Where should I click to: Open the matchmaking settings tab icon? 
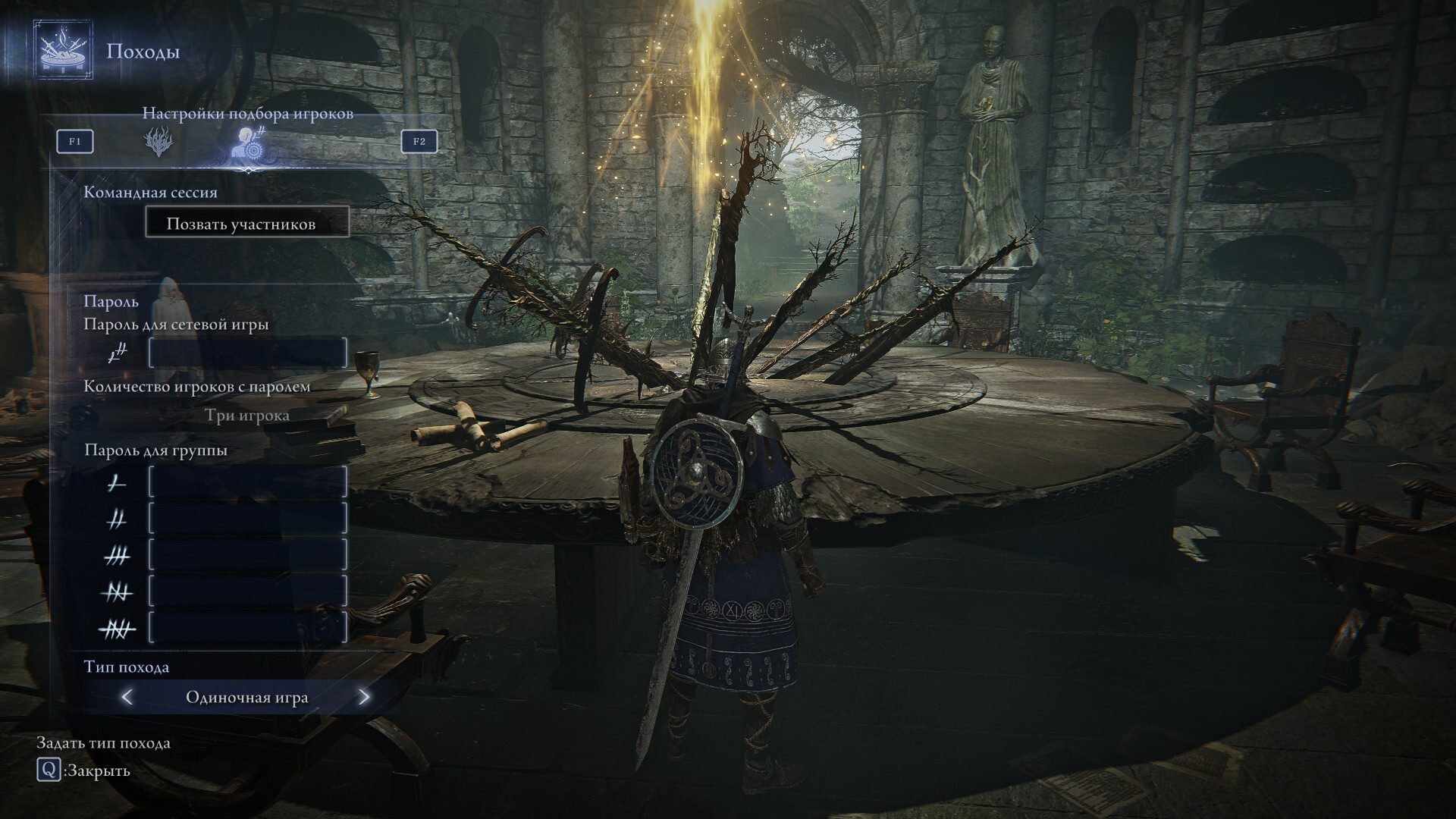tap(249, 142)
